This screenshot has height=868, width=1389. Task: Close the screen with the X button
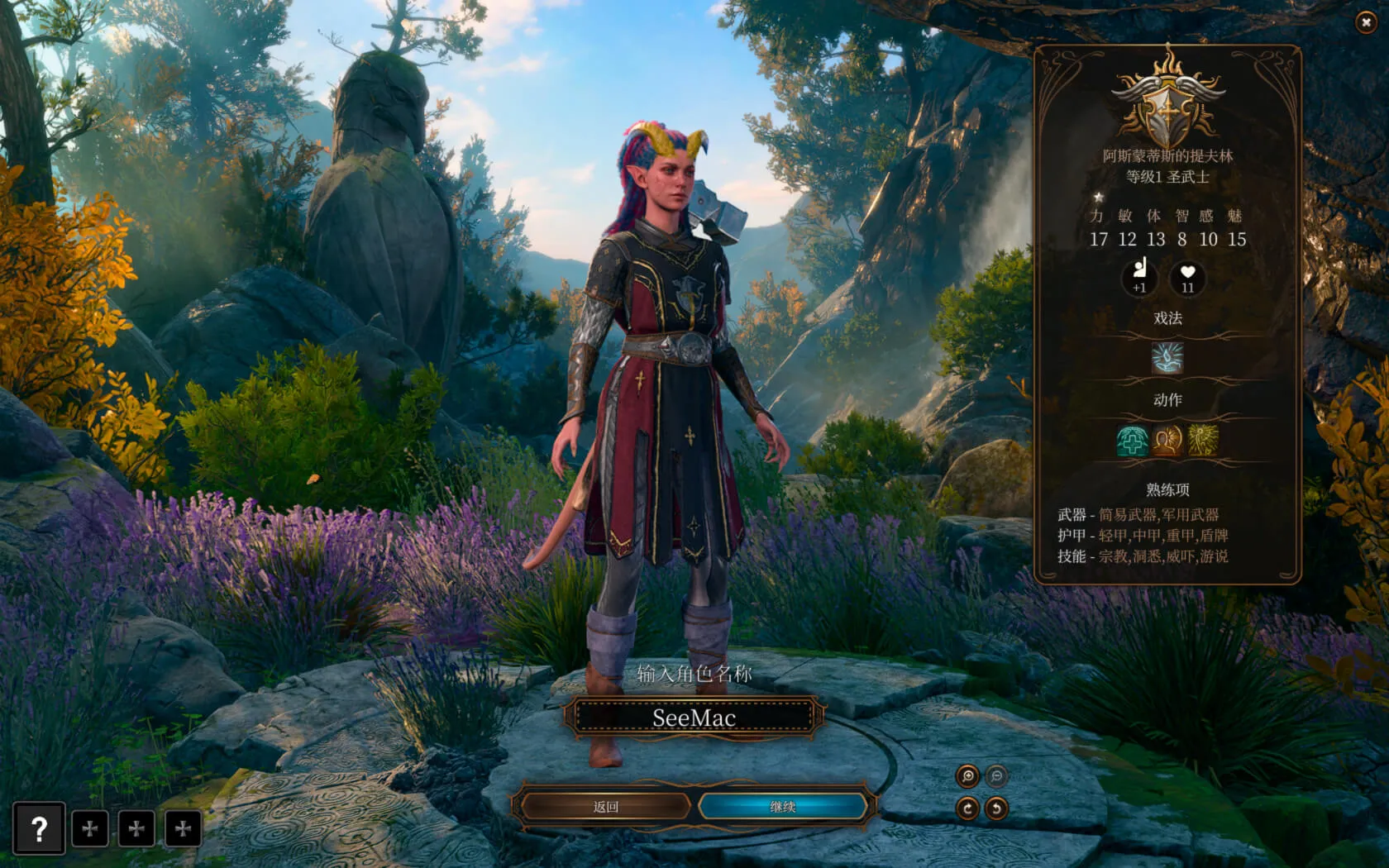coord(1365,23)
